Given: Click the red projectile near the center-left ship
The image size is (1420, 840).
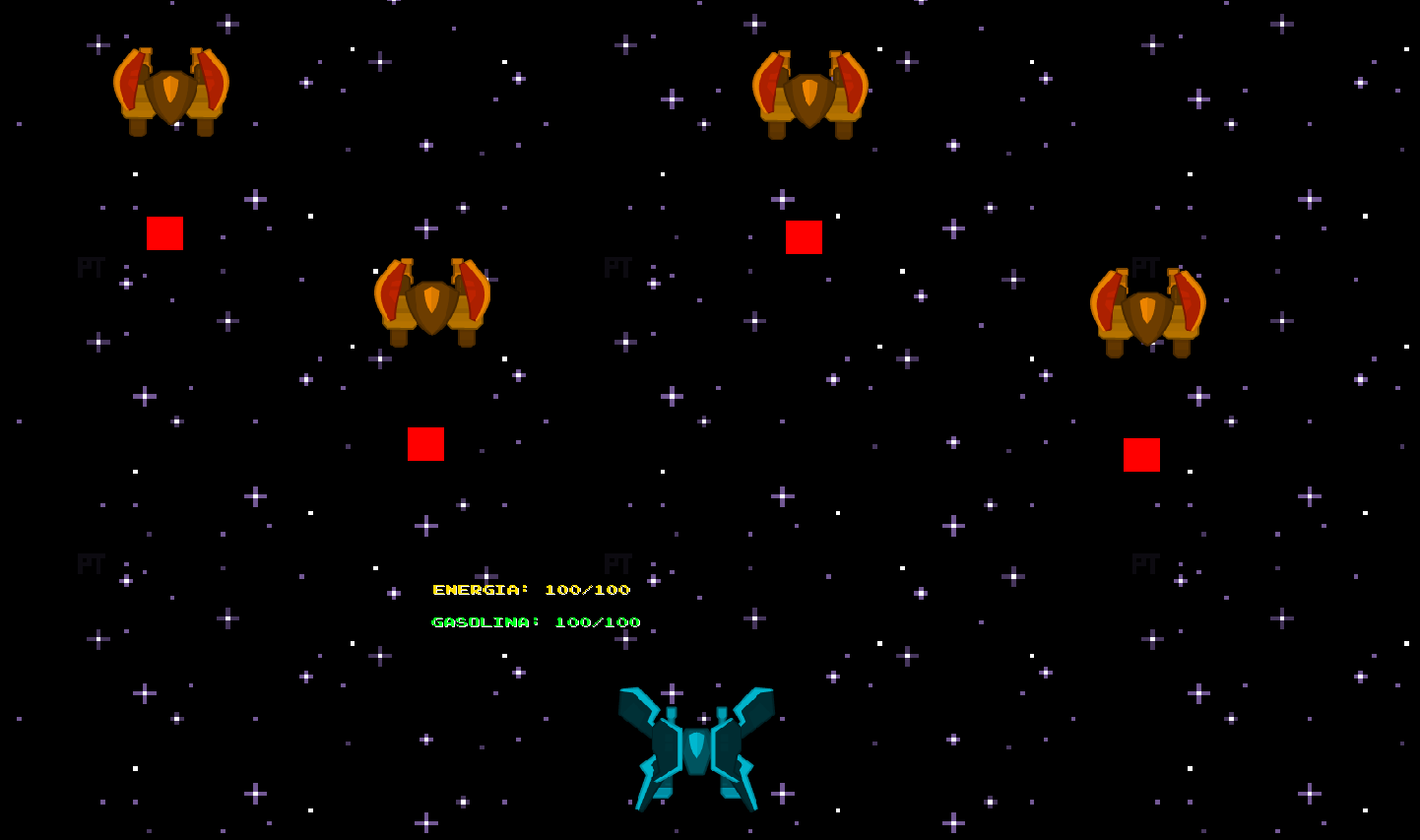Looking at the screenshot, I should click(425, 444).
